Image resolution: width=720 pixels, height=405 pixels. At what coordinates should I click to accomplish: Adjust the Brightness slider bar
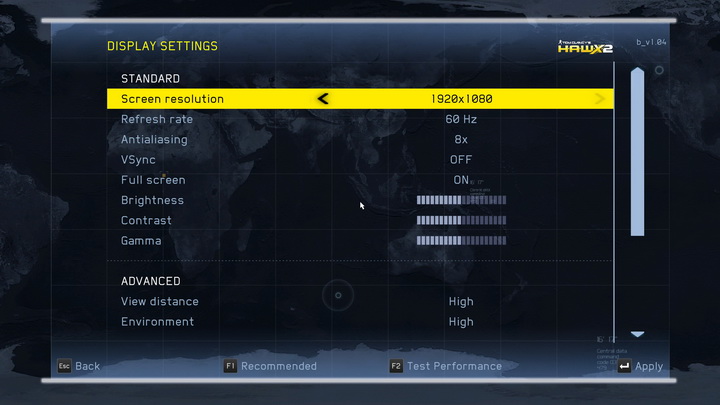461,200
